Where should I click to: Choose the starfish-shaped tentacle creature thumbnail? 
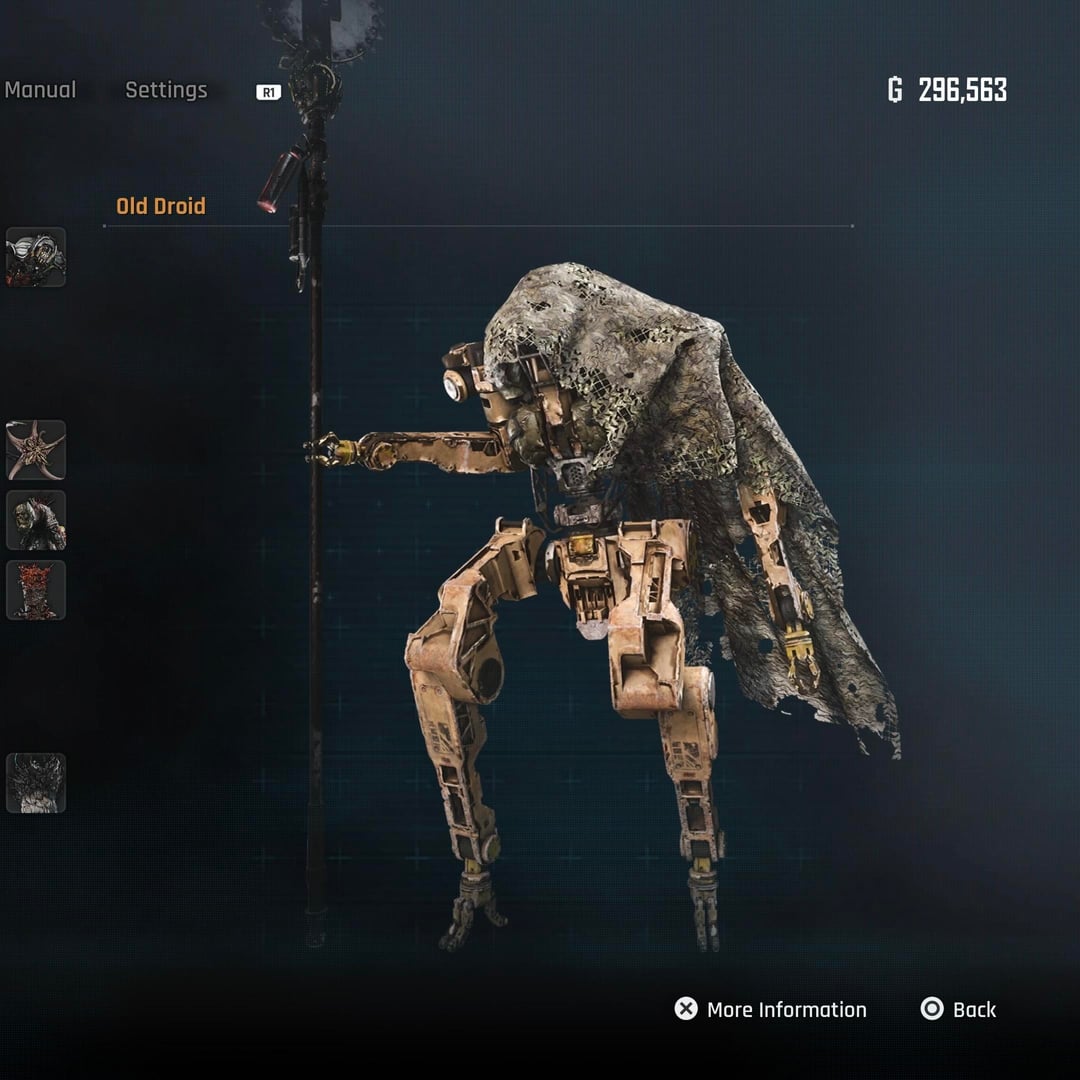[36, 450]
